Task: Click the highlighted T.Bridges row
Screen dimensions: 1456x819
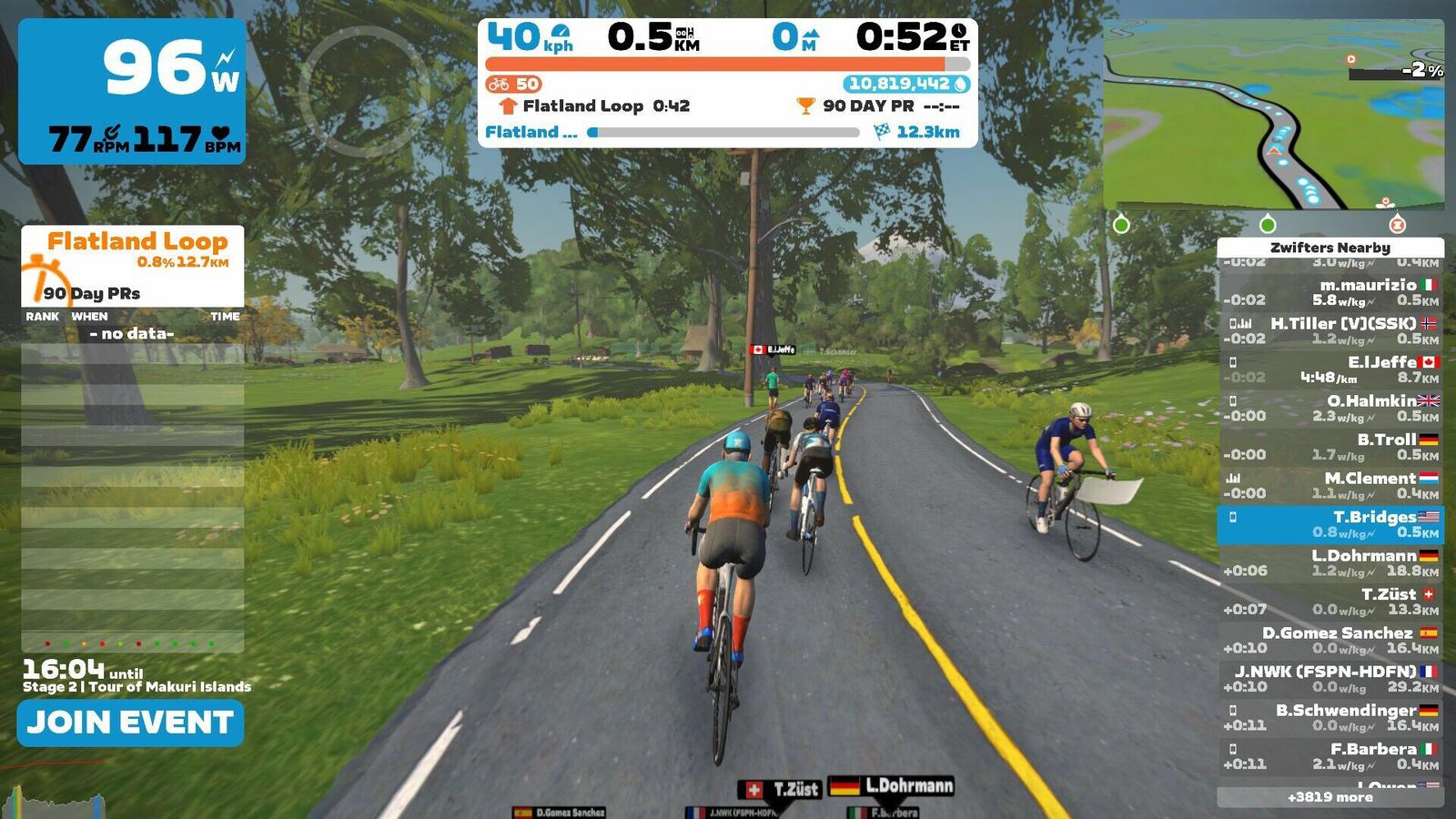Action: click(x=1330, y=524)
